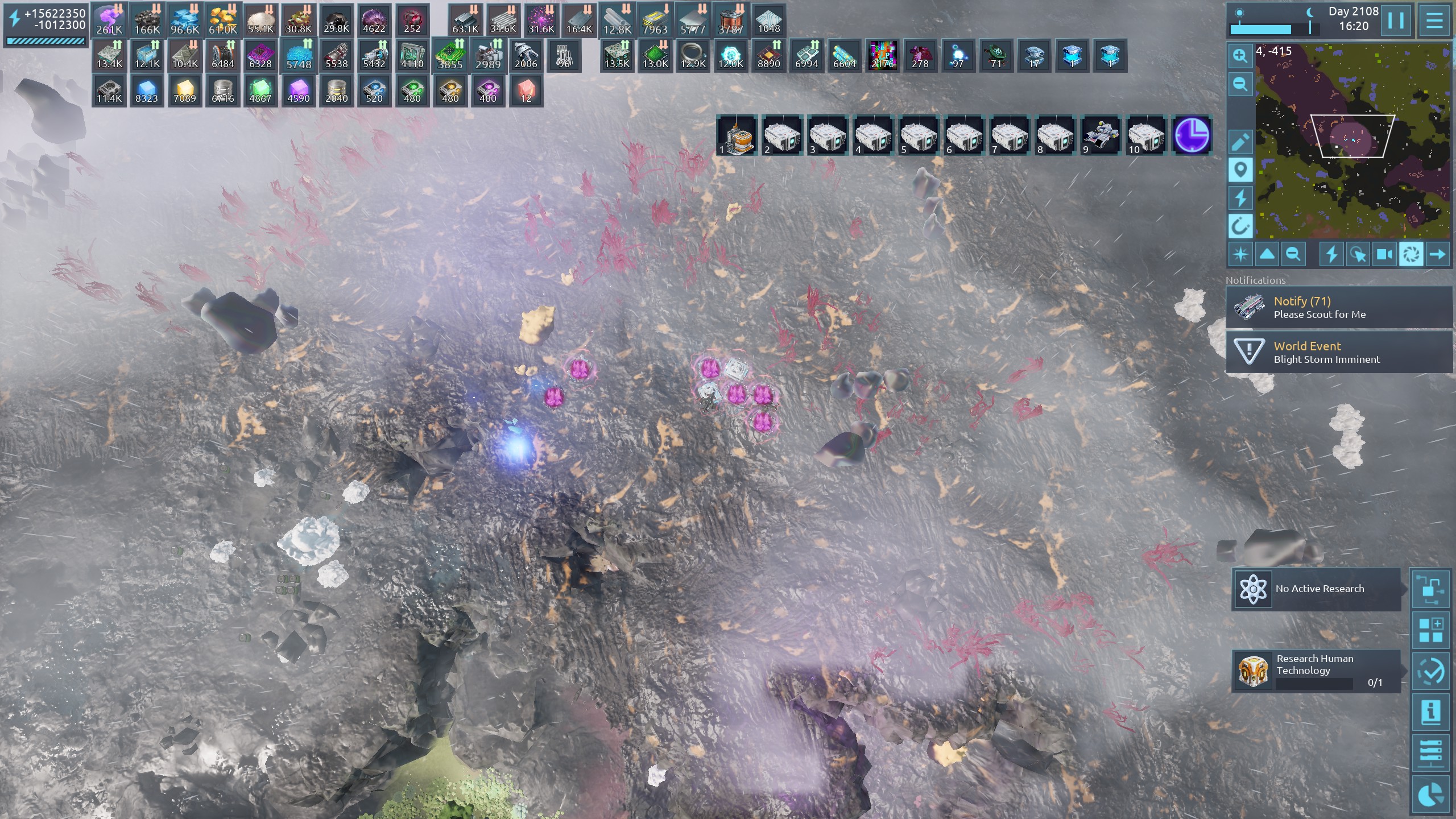Select the camera view button below the minimap

tap(1384, 254)
